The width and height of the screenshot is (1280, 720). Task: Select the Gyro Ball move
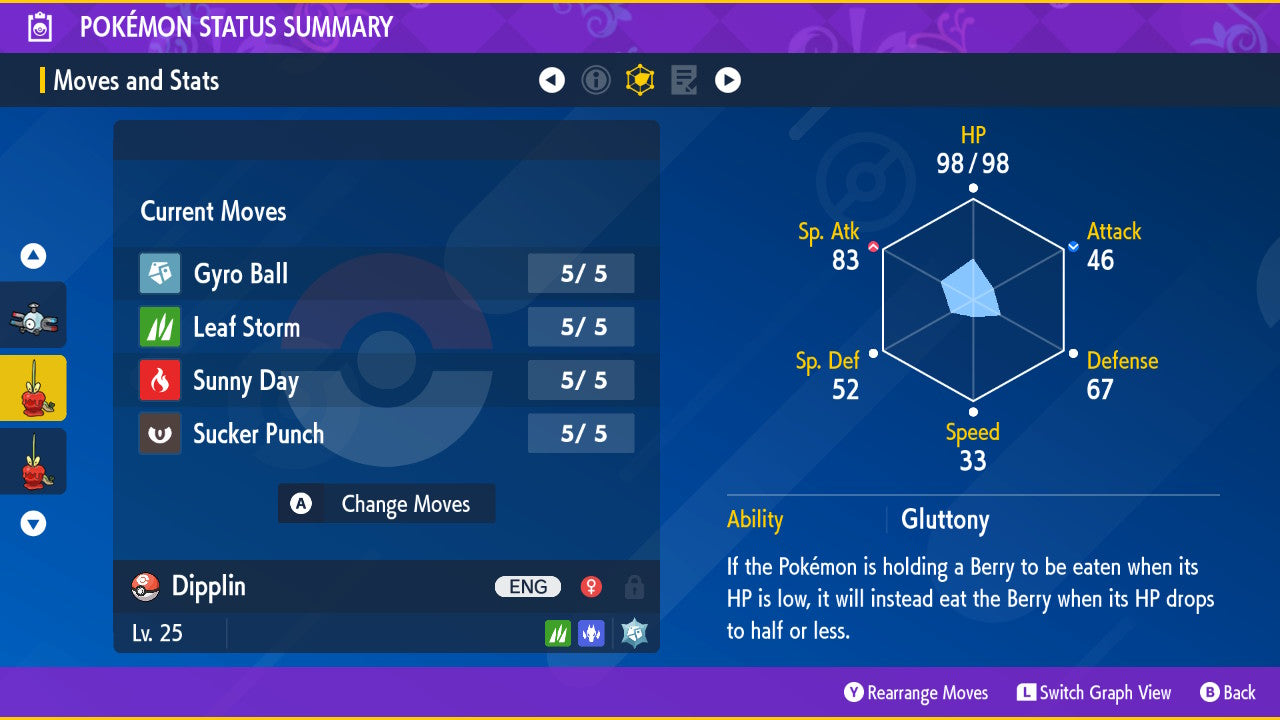tap(386, 274)
